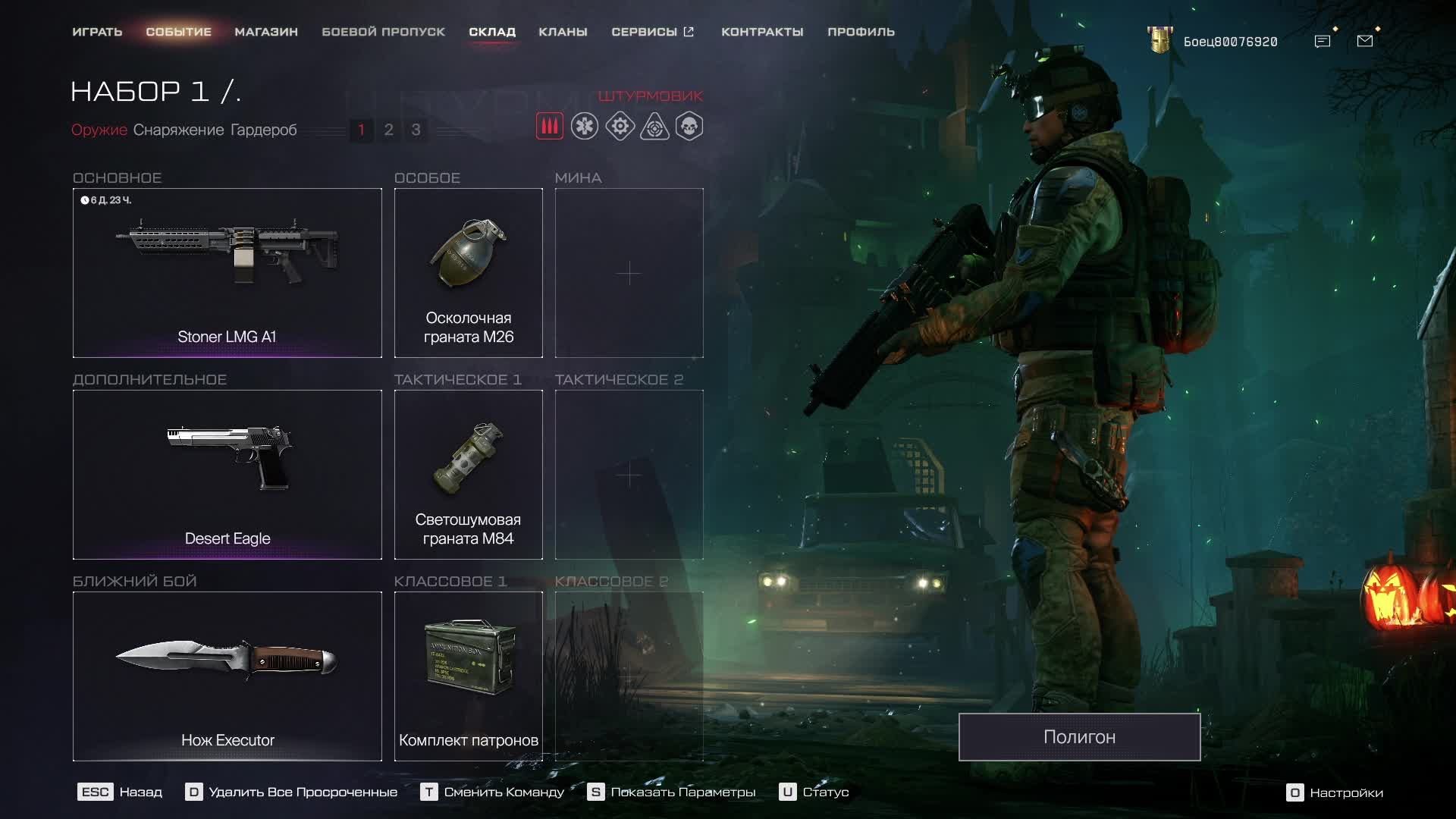The height and width of the screenshot is (819, 1456).
Task: Choose the Осколочная граната M26 slot
Action: [468, 273]
